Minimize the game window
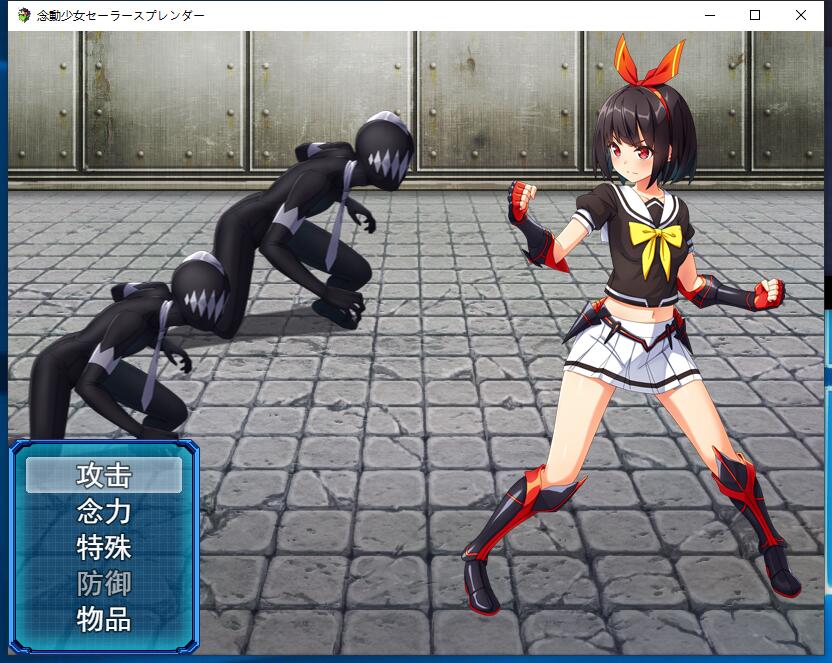Viewport: 832px width, 663px height. (x=709, y=15)
